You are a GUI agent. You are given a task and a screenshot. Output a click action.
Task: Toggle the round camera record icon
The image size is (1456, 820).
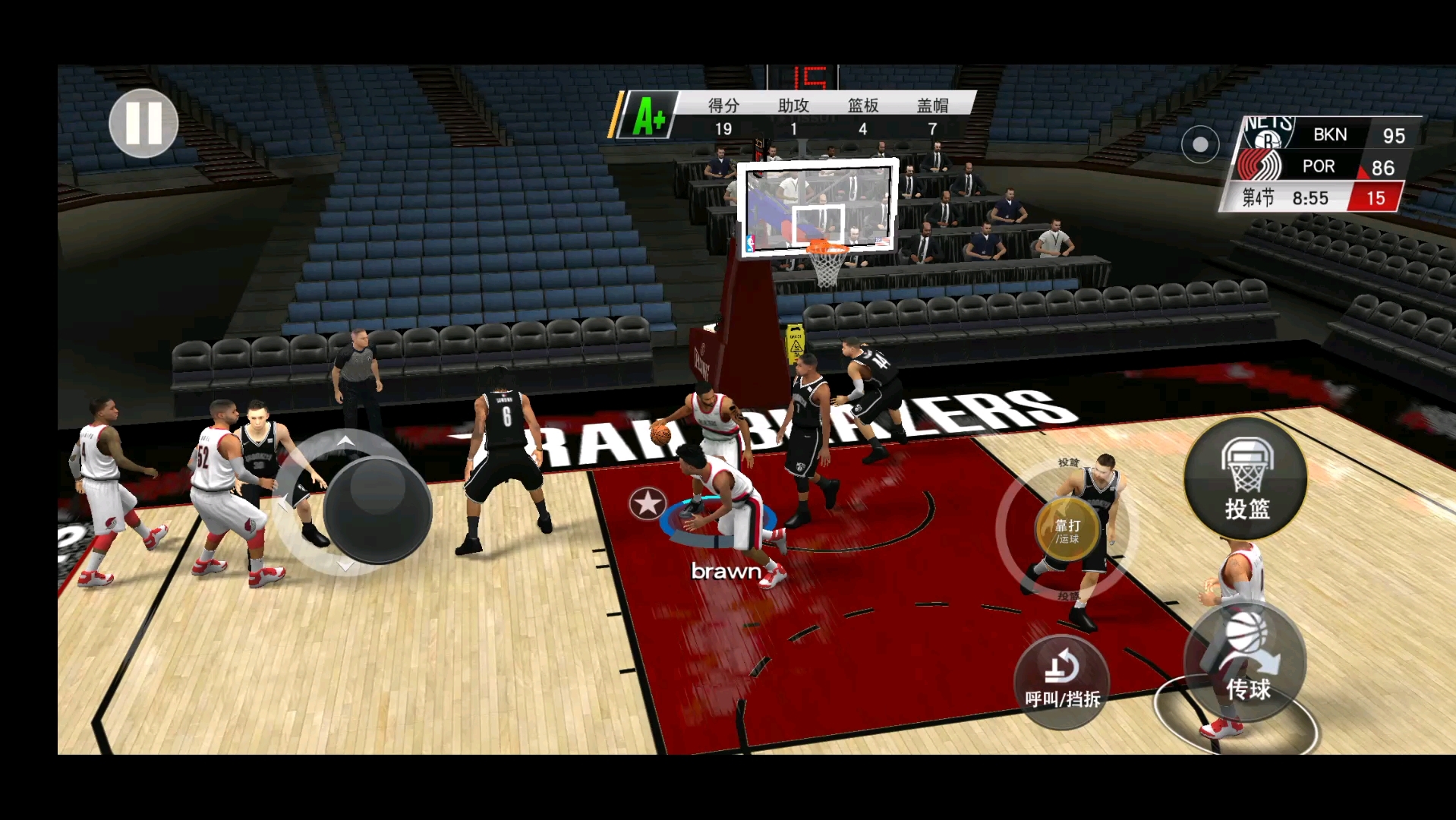pos(1199,144)
